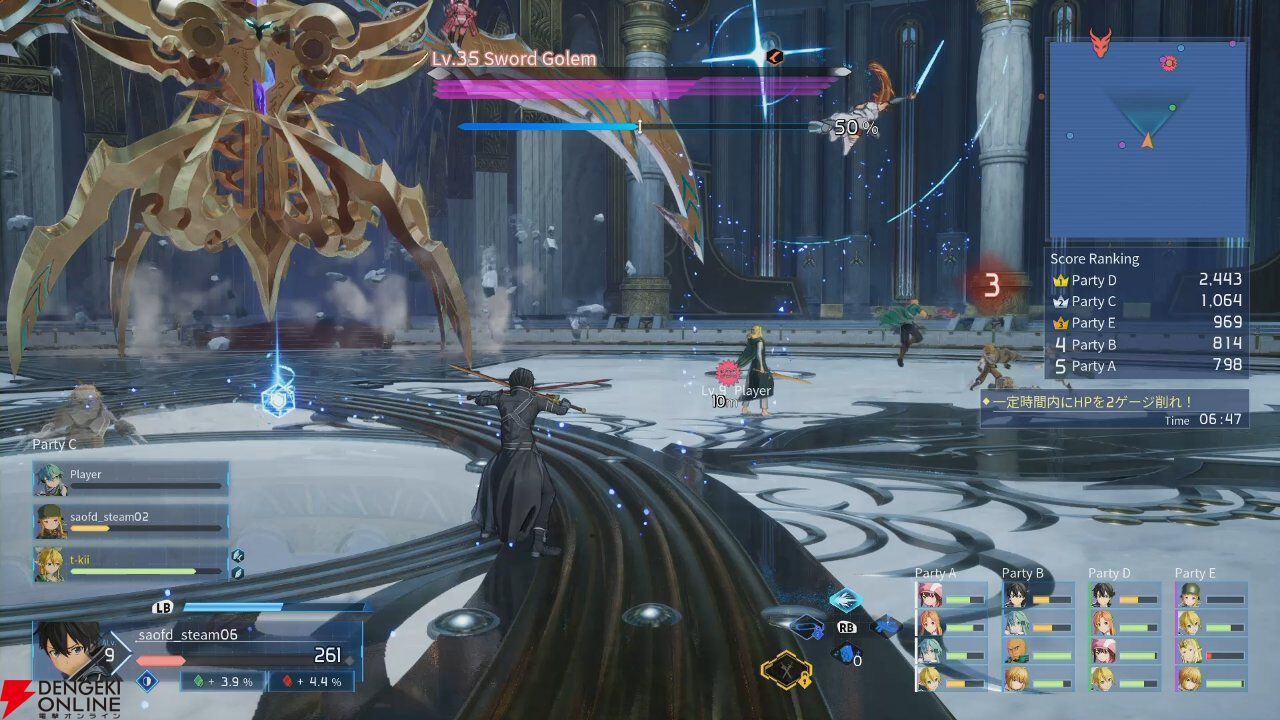Select the red boss marker on the minimap

point(1100,43)
